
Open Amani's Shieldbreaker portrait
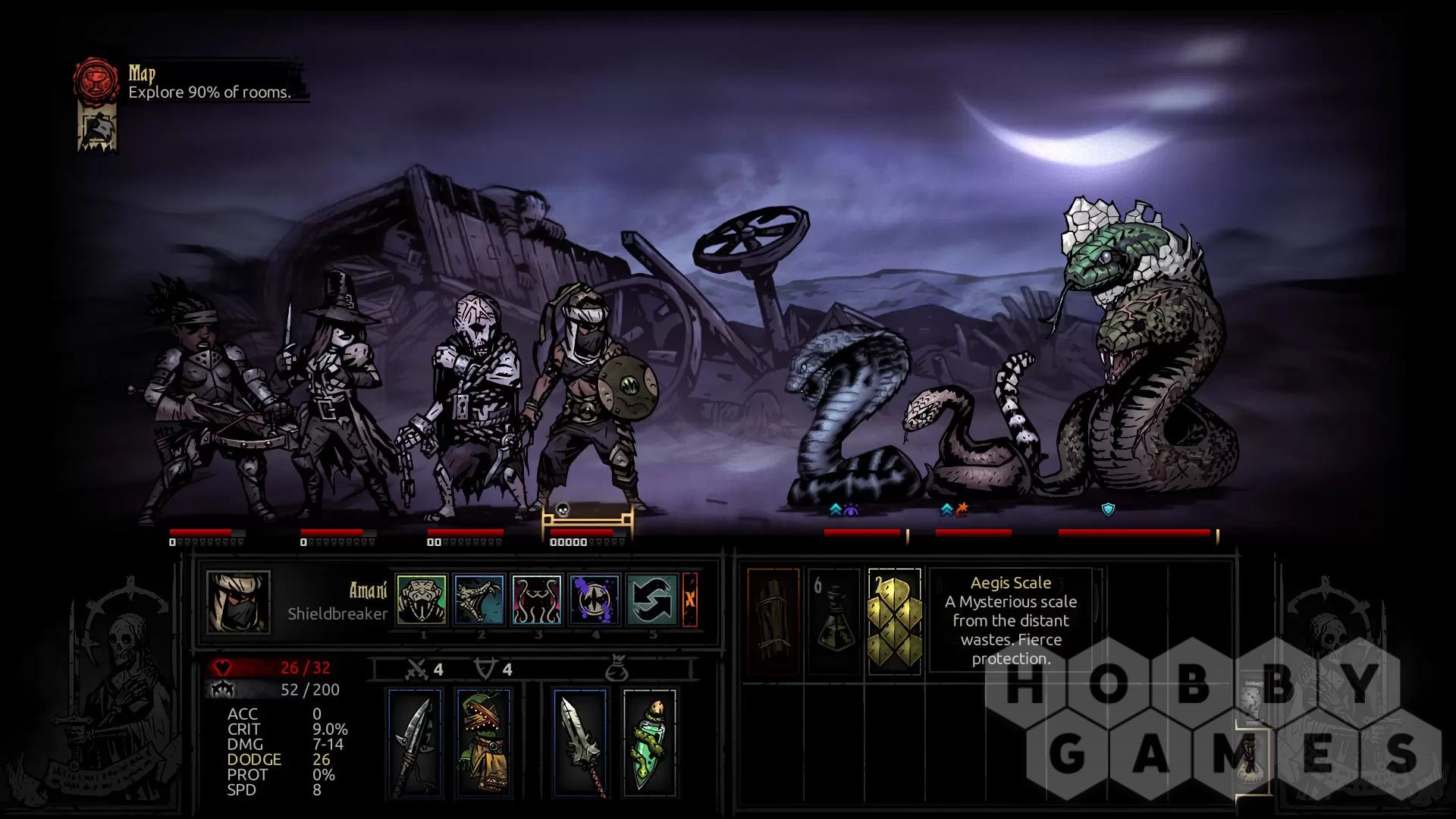pos(238,602)
